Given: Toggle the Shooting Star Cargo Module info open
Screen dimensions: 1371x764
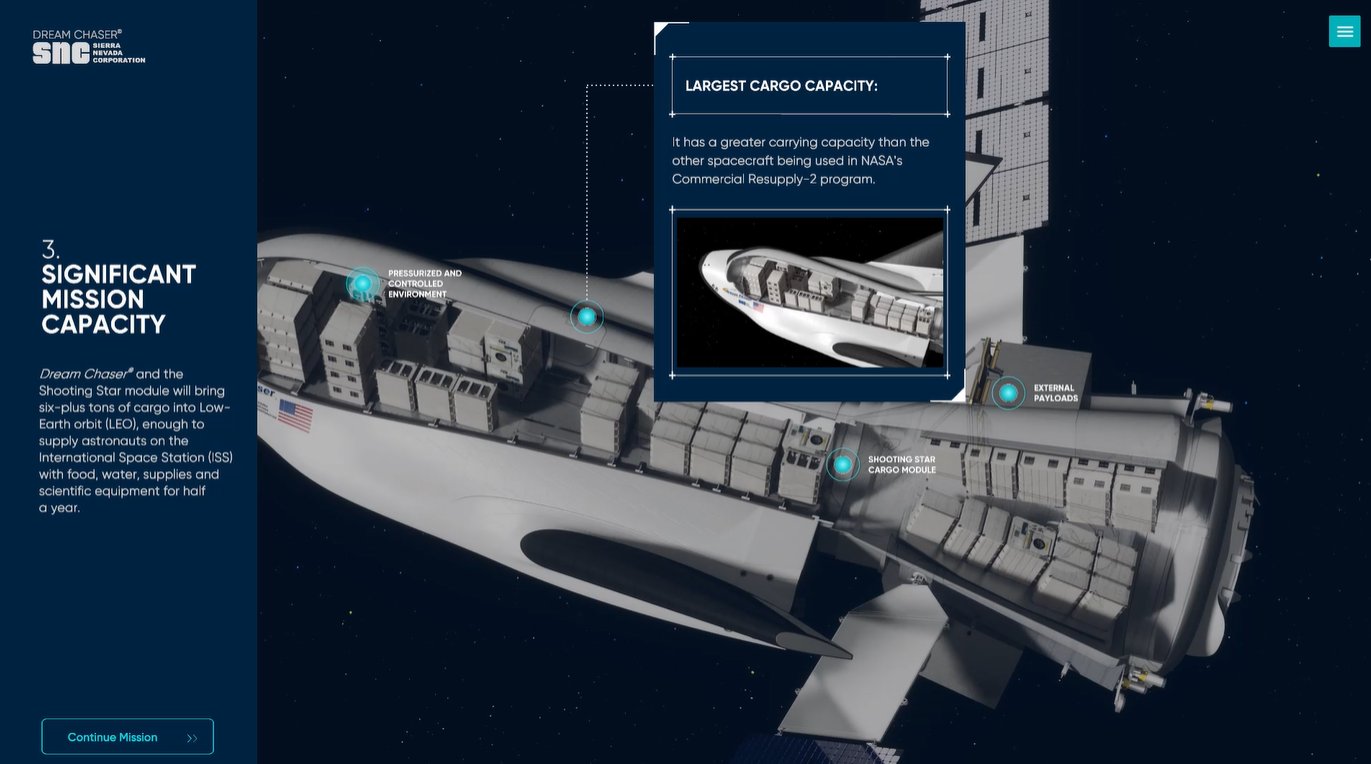Looking at the screenshot, I should [843, 464].
